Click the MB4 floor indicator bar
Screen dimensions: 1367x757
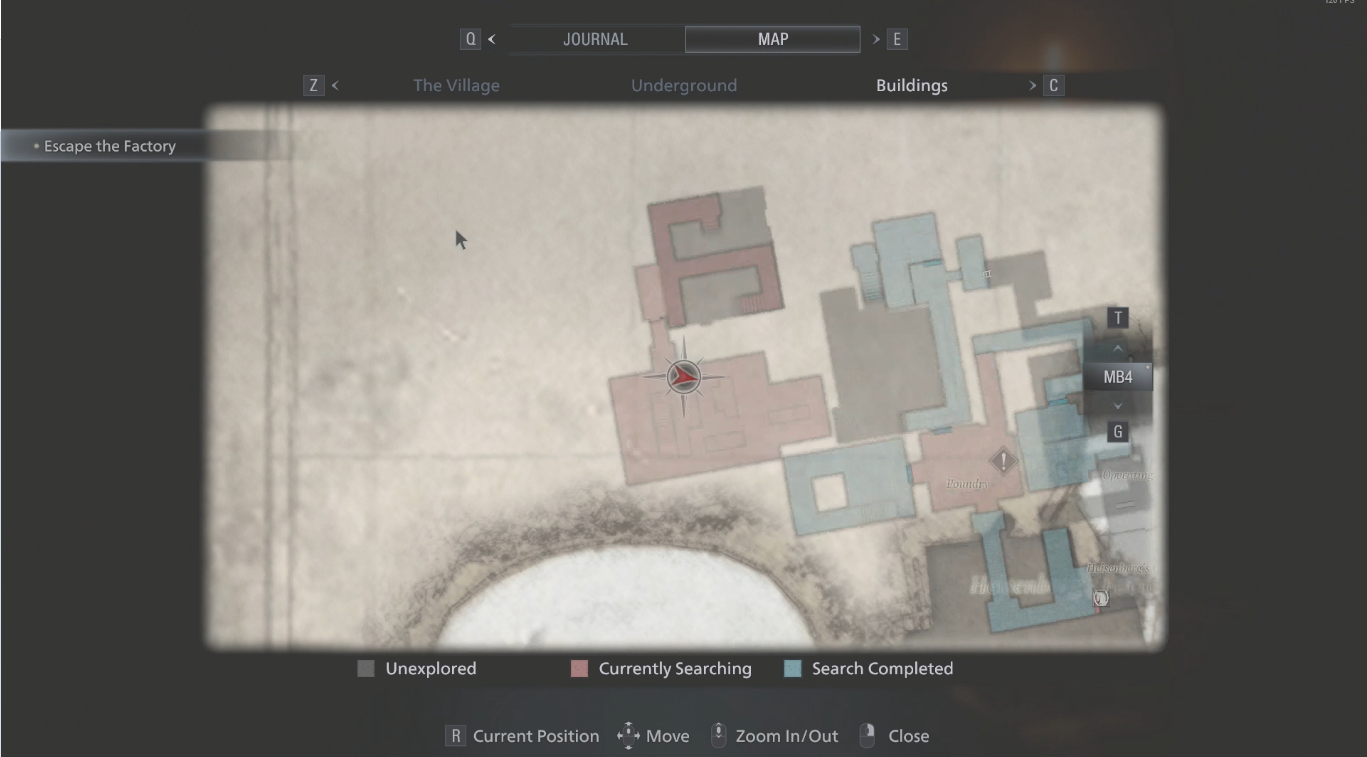coord(1117,377)
